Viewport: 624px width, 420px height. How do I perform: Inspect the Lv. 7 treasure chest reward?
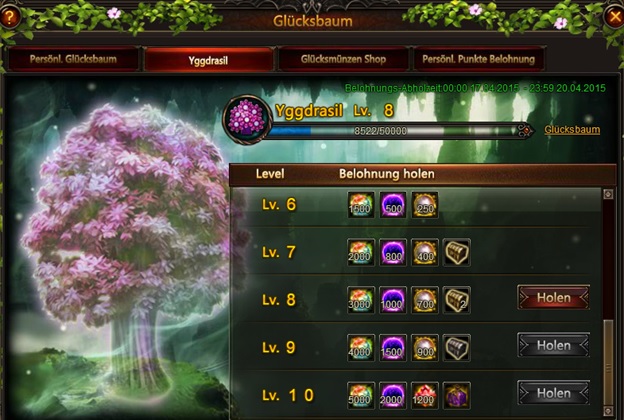[457, 252]
